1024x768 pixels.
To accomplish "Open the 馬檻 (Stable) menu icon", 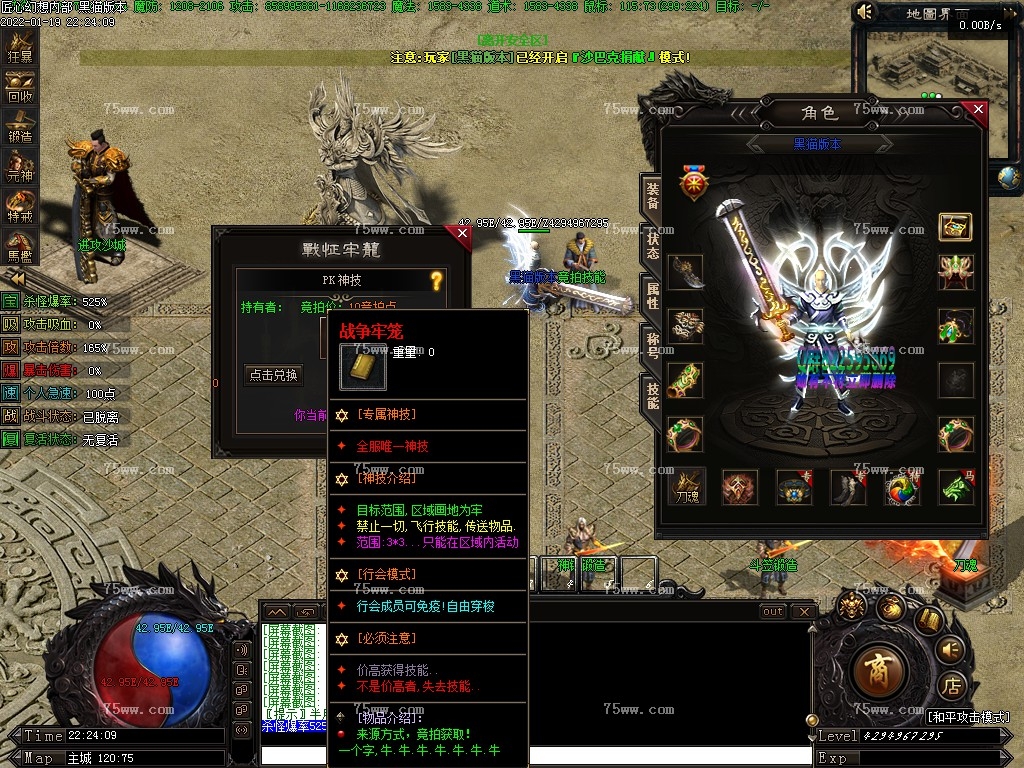I will pyautogui.click(x=20, y=246).
